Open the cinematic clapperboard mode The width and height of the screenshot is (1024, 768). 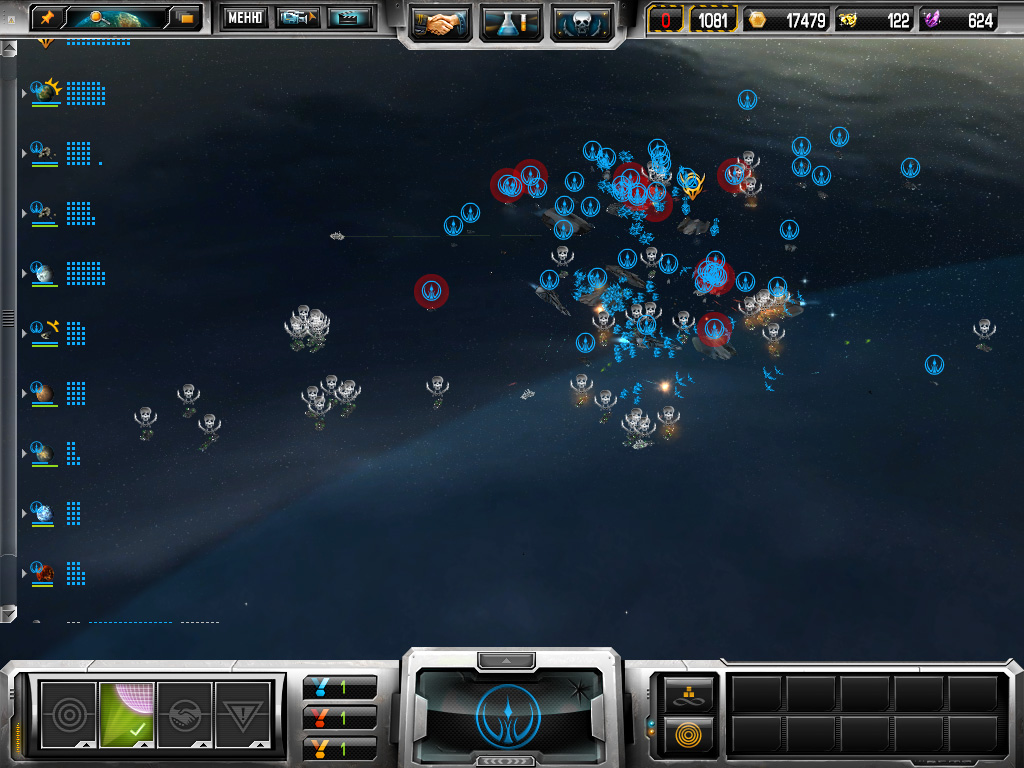point(349,17)
